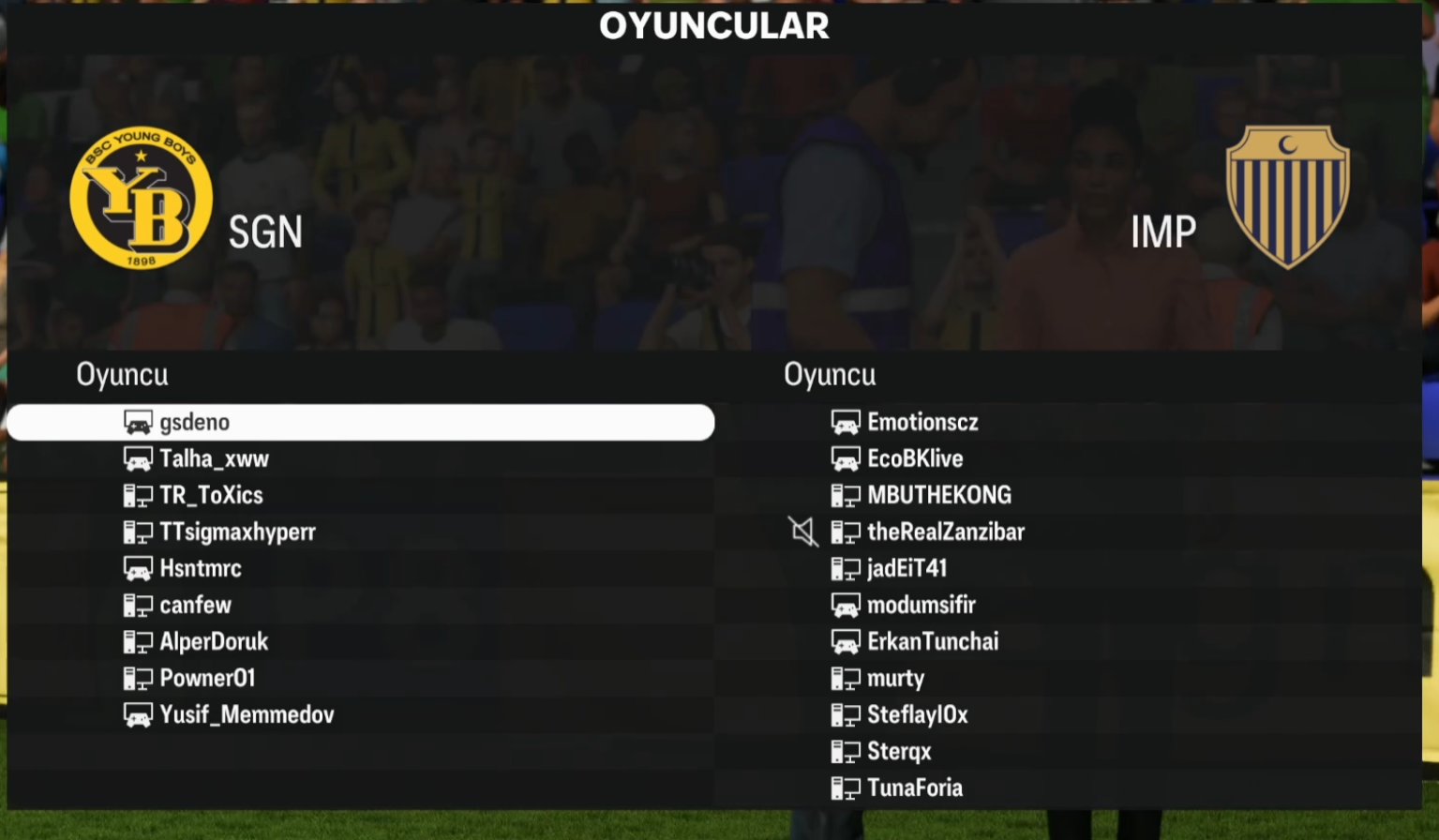Select the highlighted gsdeno player row

[360, 423]
